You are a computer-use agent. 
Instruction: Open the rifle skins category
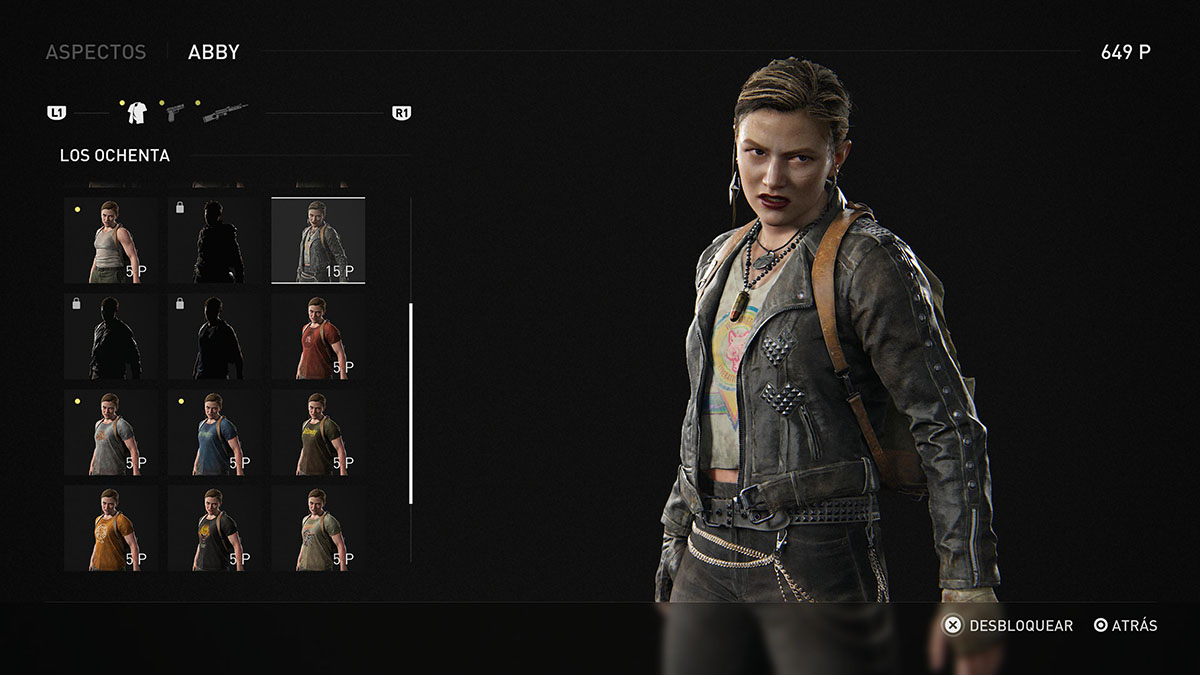tap(225, 113)
